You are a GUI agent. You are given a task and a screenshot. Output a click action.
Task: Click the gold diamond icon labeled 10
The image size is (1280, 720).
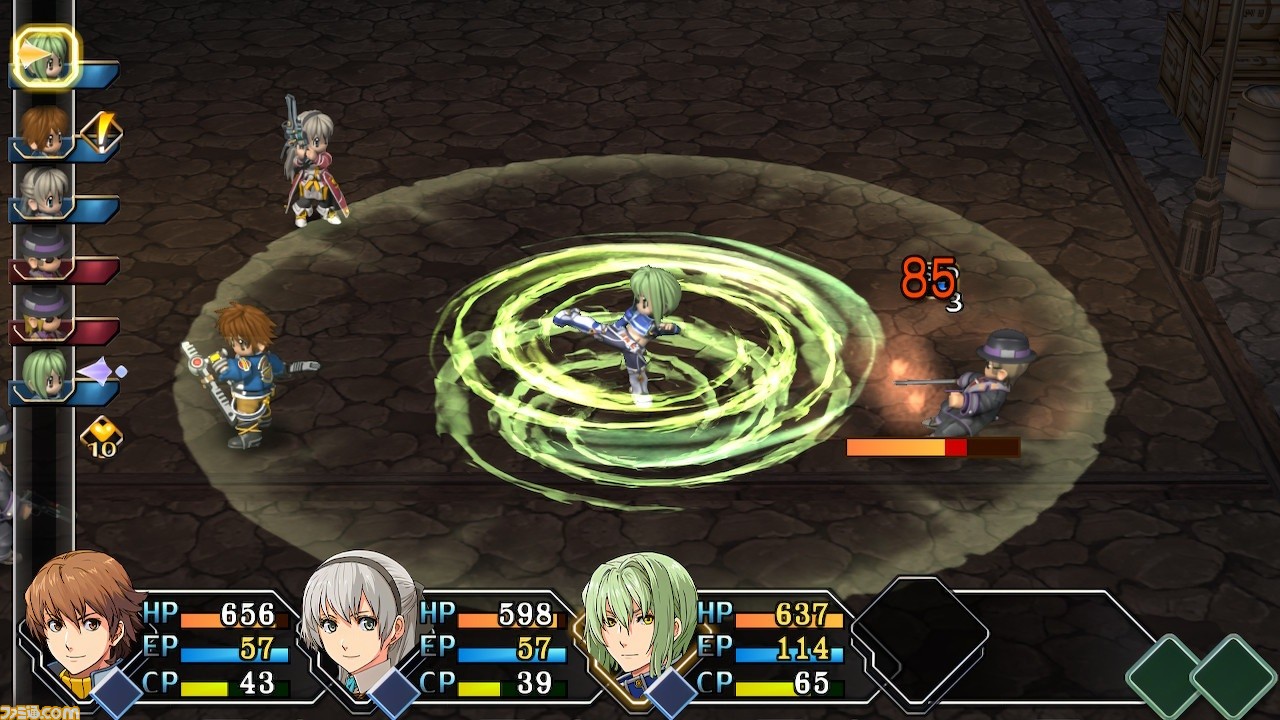coord(101,437)
